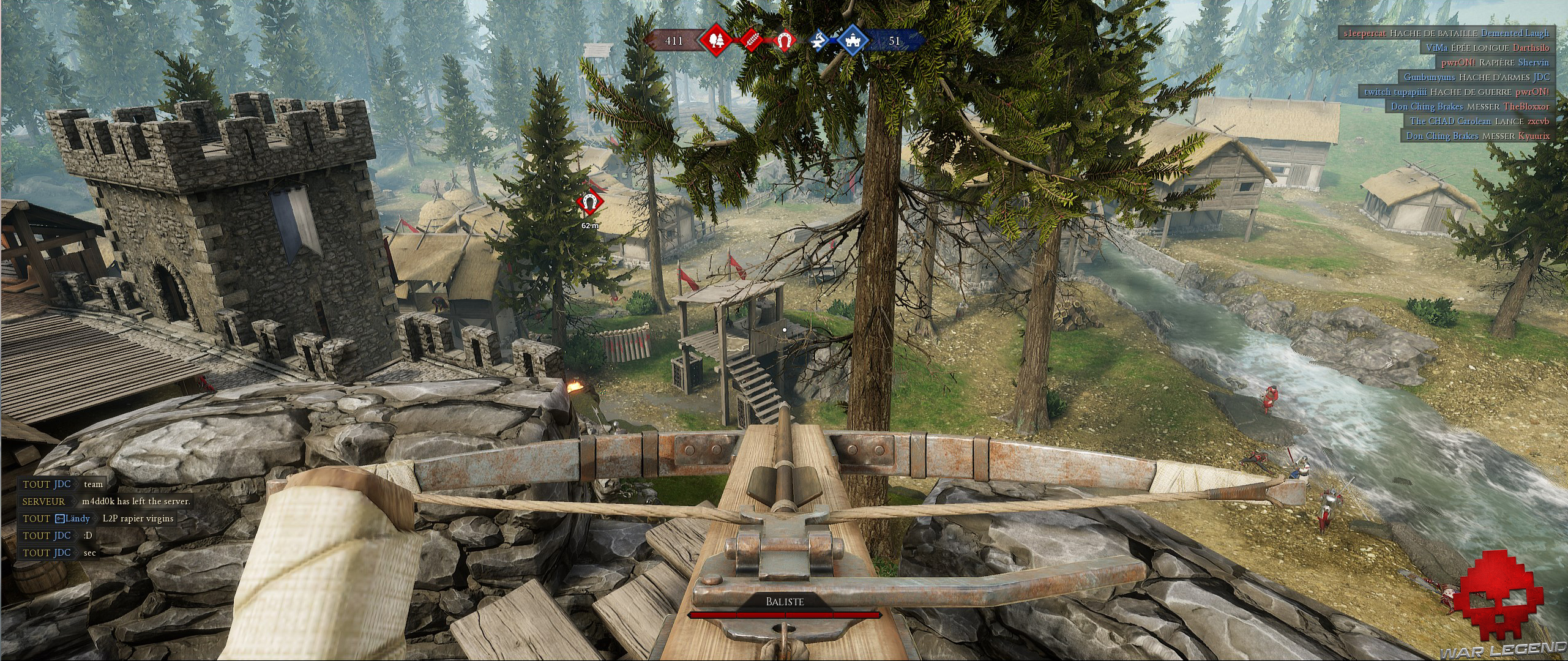Select the JDC "sec" chat line
The width and height of the screenshot is (1568, 661).
coord(59,553)
